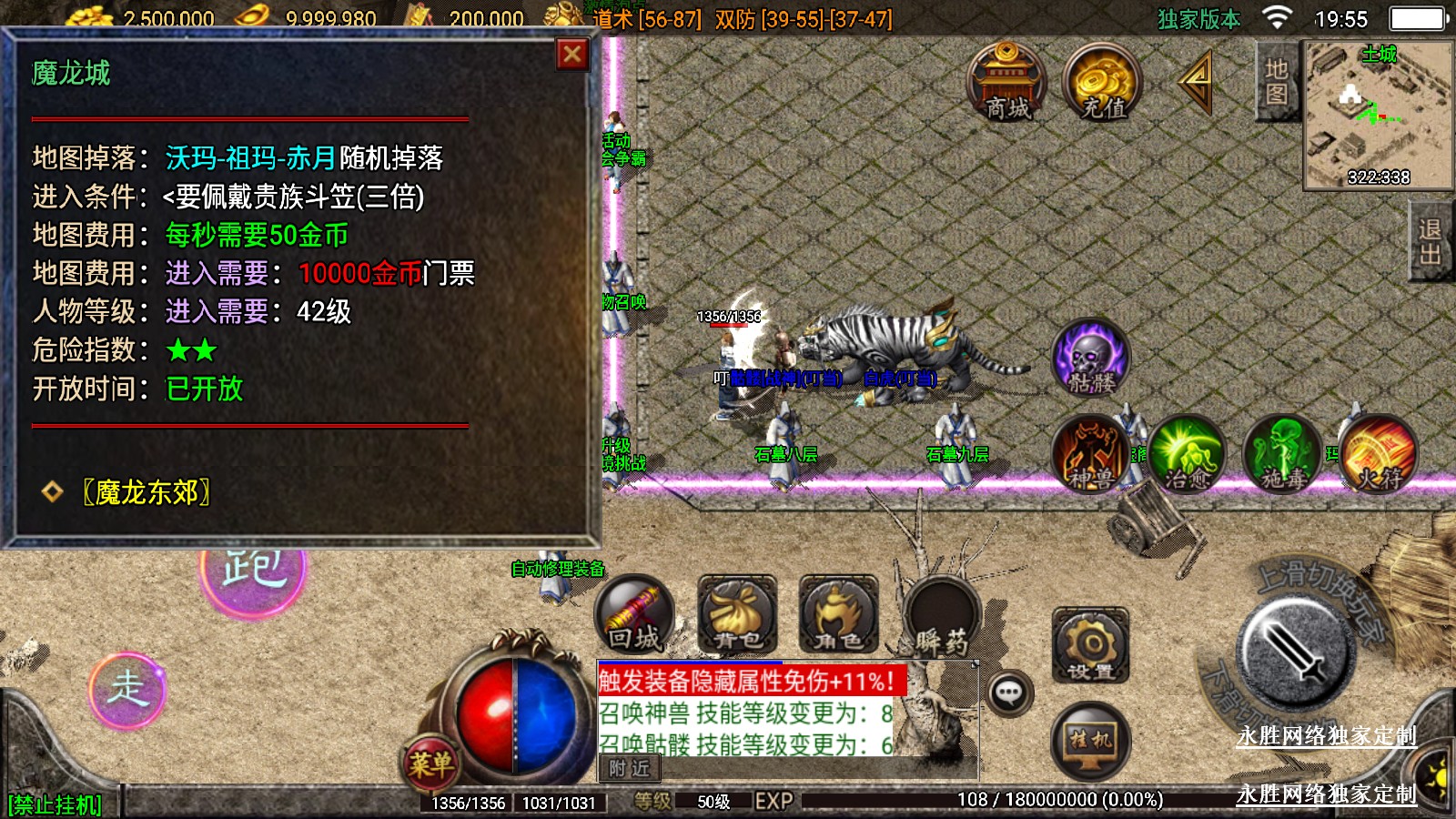The height and width of the screenshot is (819, 1456).
Task: Click the 土城 minimap
Action: click(1378, 114)
